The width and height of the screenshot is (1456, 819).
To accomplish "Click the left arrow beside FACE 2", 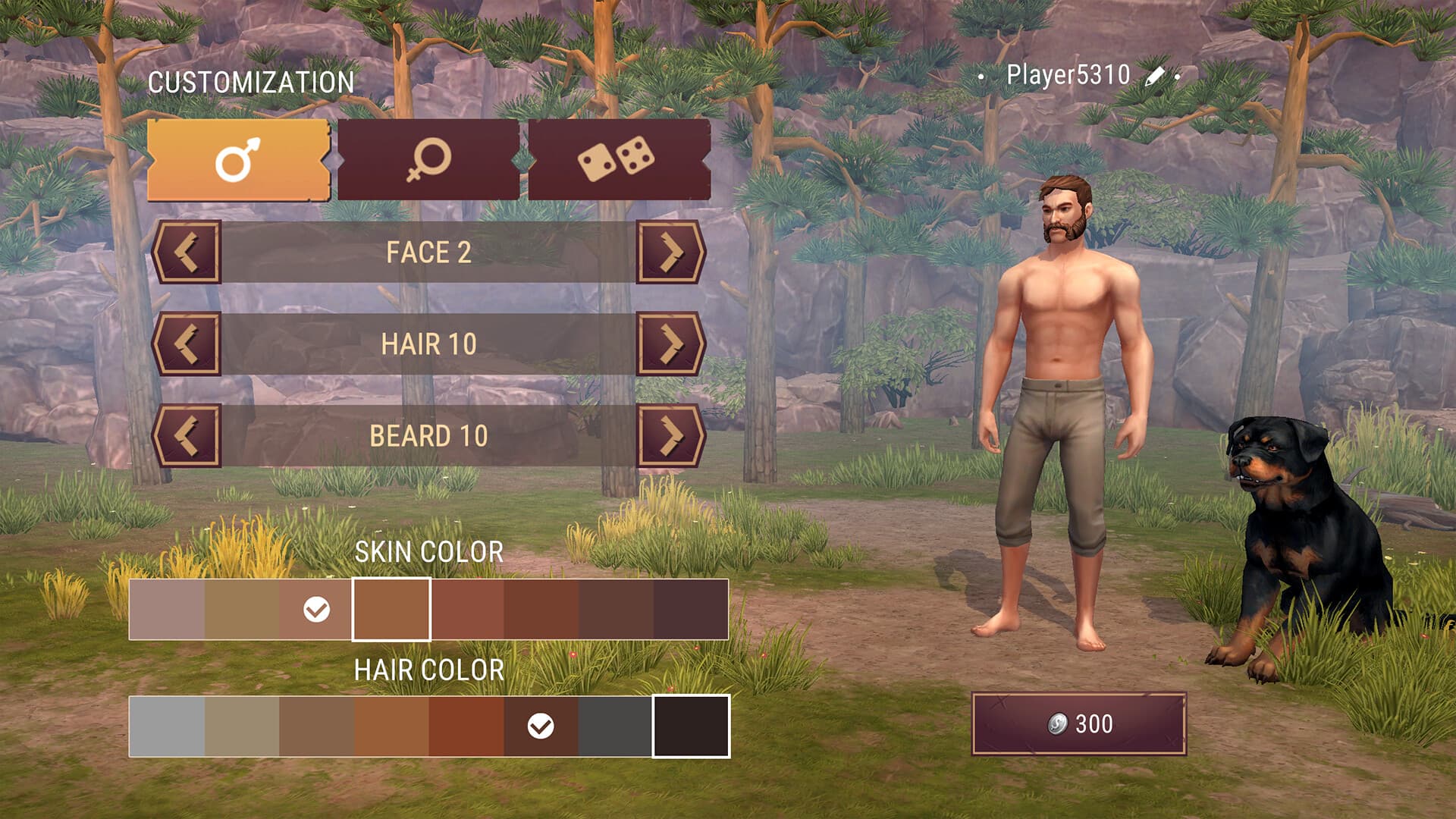I will [187, 254].
